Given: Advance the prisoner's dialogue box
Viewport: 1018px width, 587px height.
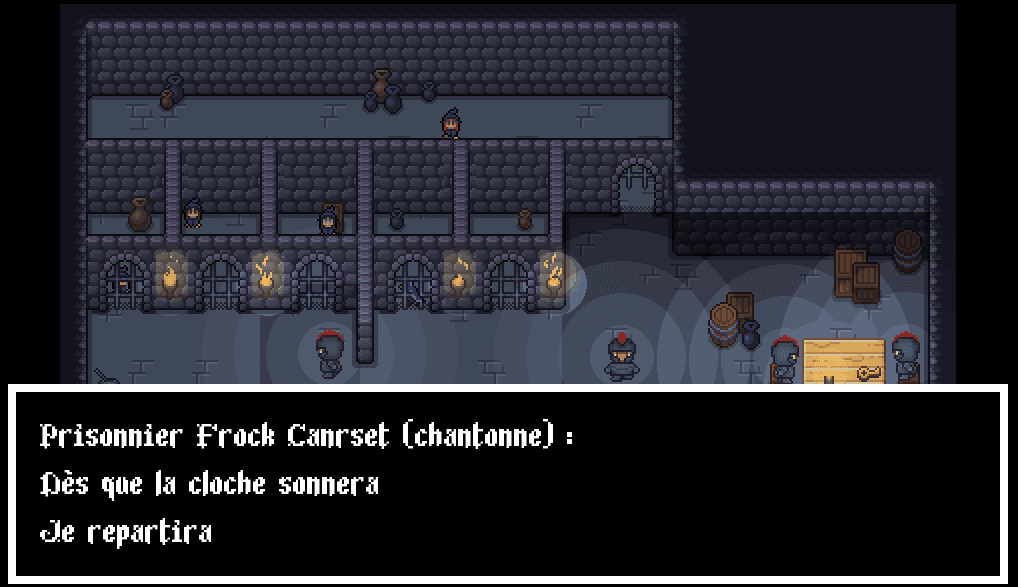Looking at the screenshot, I should (x=508, y=484).
